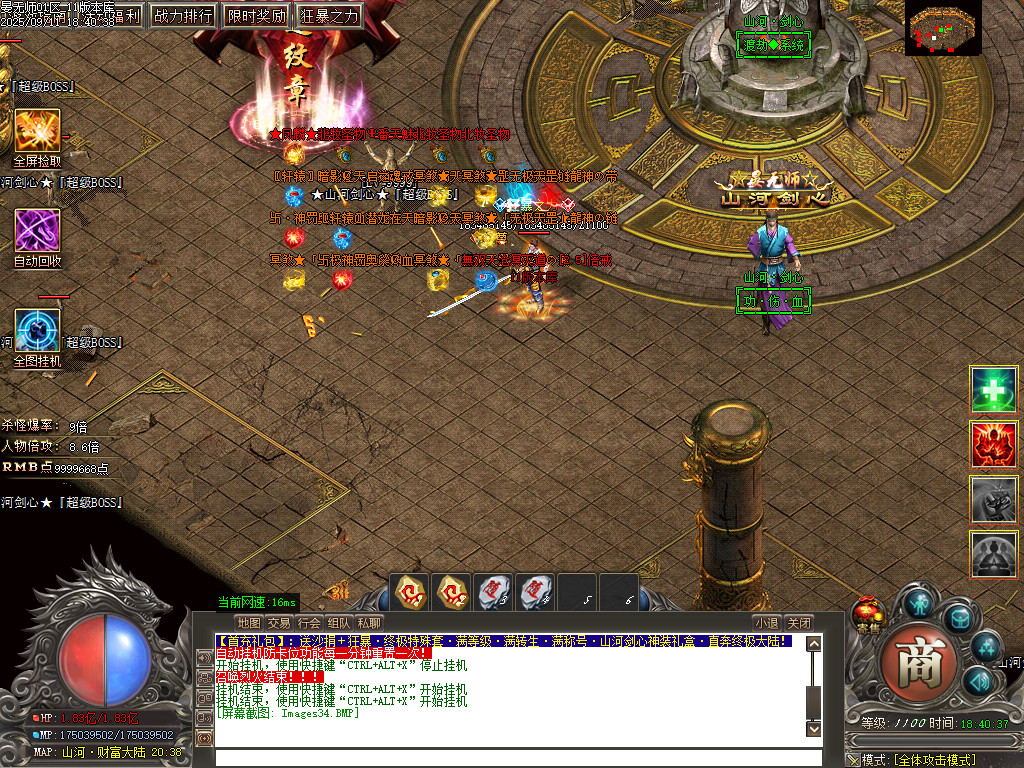The height and width of the screenshot is (768, 1024).
Task: Click into the chat input field
Action: [x=510, y=757]
